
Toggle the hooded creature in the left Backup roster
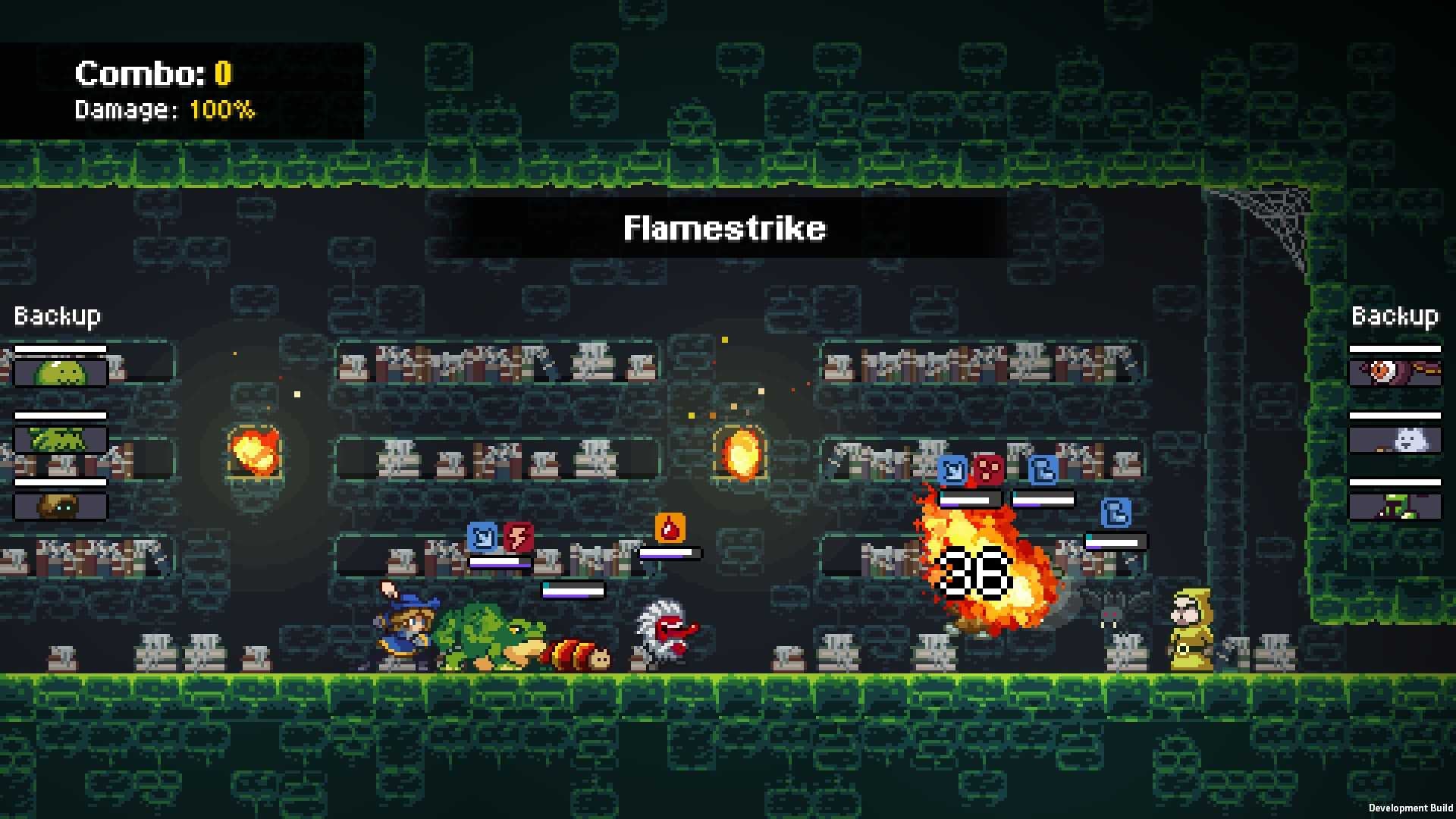tap(61, 507)
